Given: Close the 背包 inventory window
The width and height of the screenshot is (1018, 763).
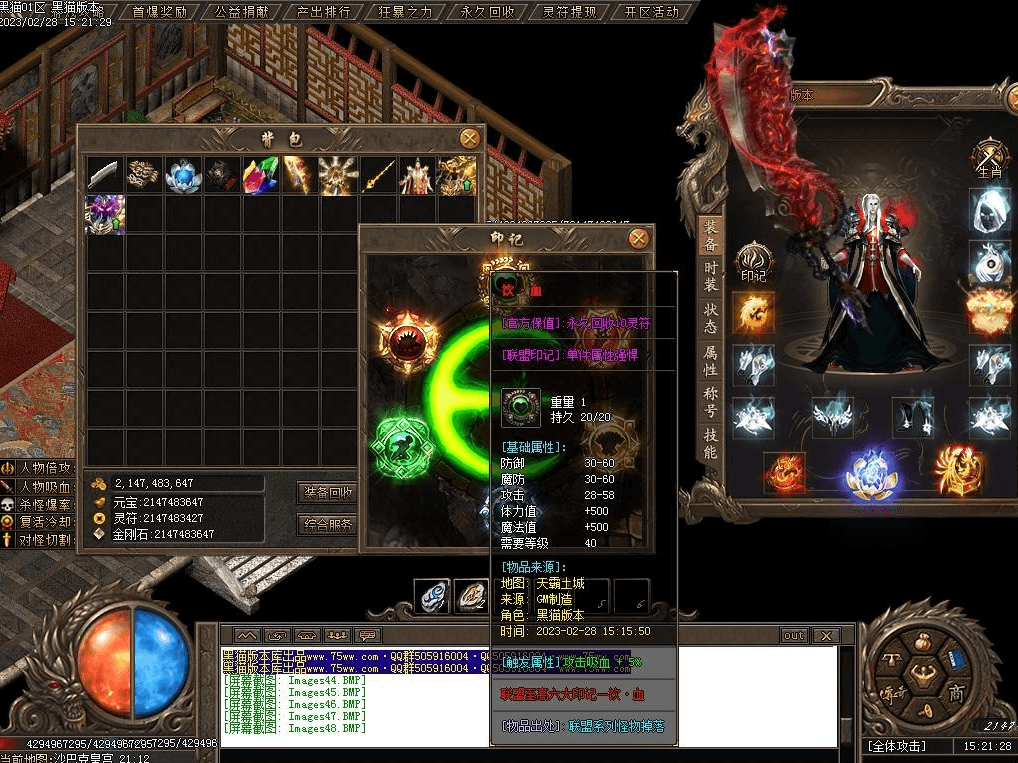Looking at the screenshot, I should pos(469,139).
